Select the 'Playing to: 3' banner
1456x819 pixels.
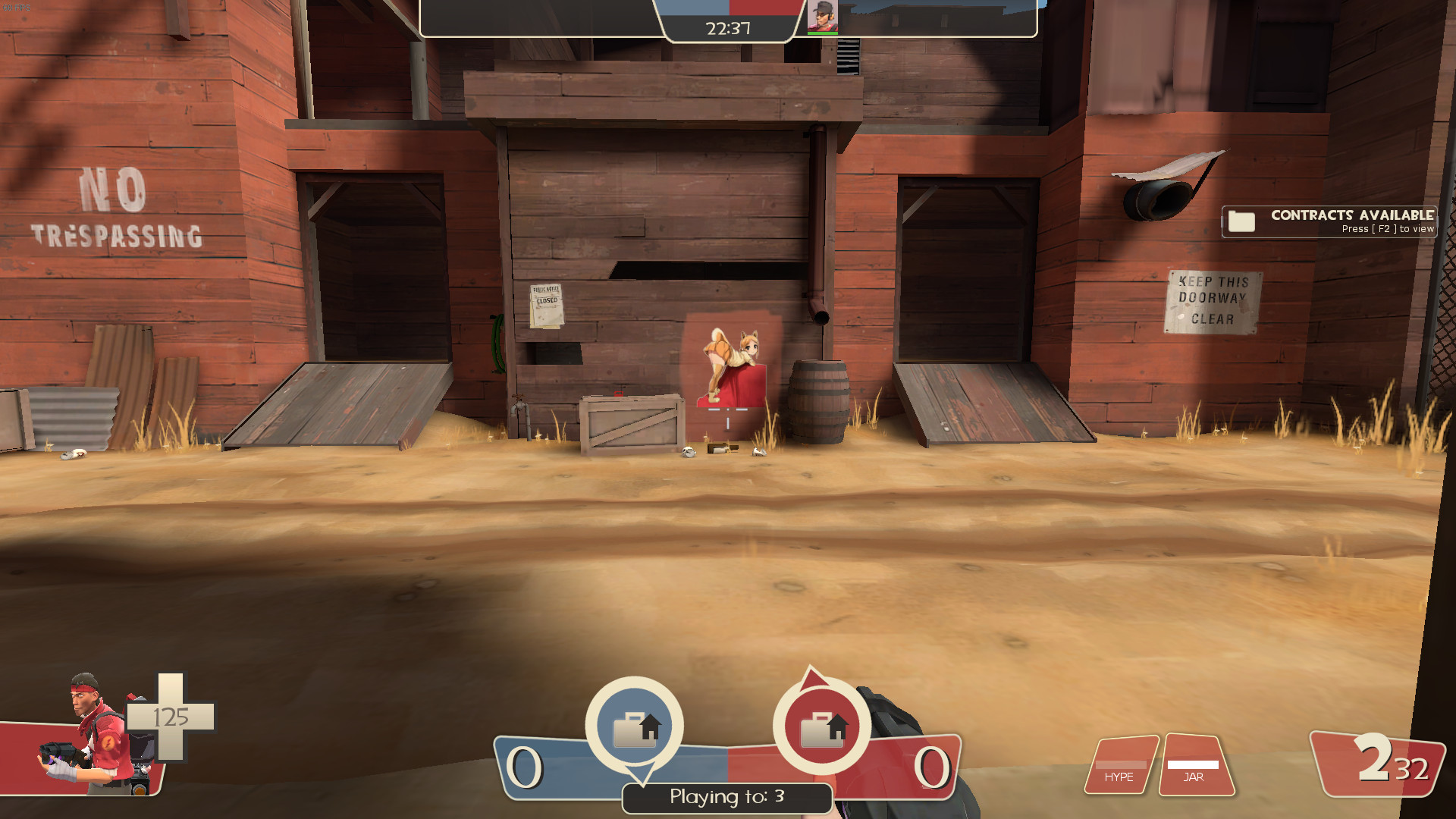point(726,798)
